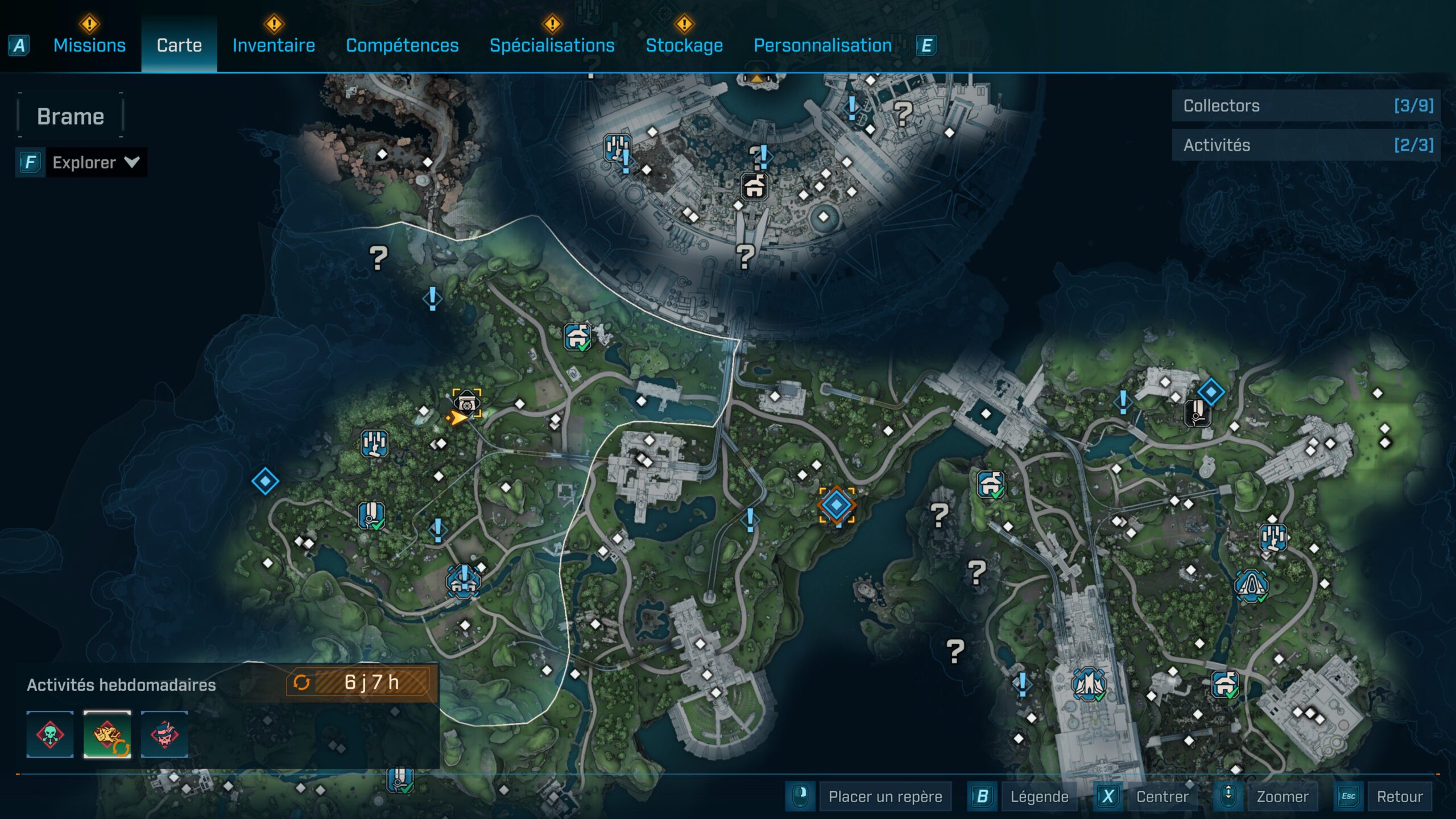Select the Activités progress row
Screen dimensions: 1456x819
[x=1306, y=145]
